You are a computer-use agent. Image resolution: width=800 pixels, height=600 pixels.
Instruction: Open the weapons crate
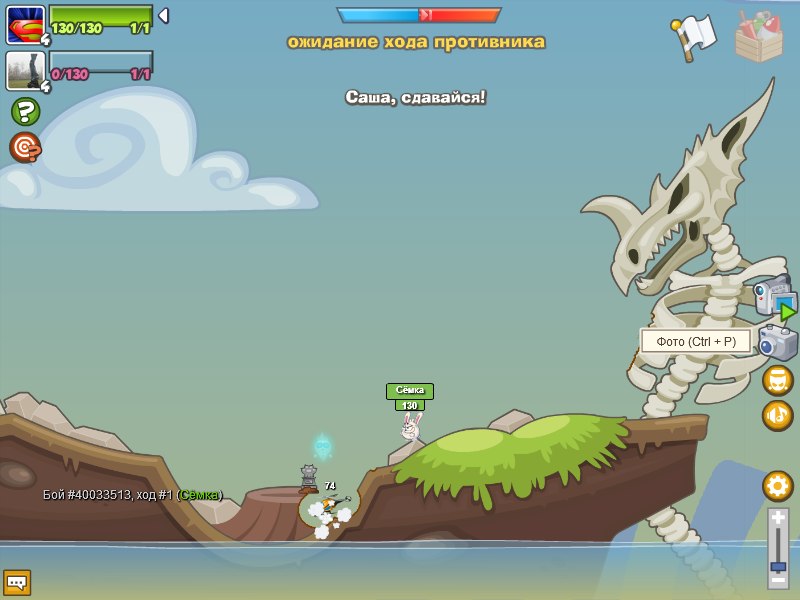point(759,37)
